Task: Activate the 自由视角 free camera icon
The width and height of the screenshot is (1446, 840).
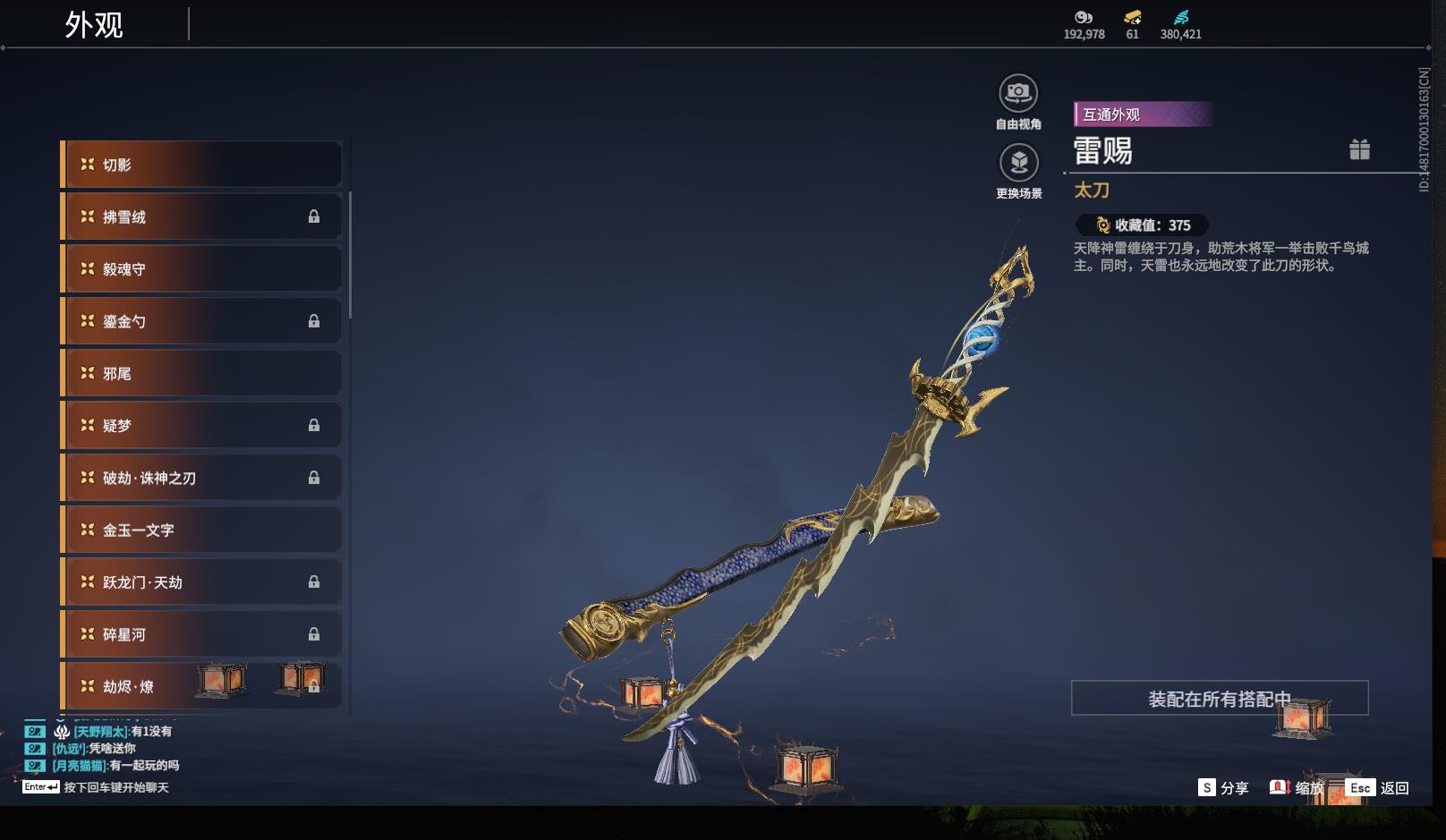Action: (x=1018, y=93)
